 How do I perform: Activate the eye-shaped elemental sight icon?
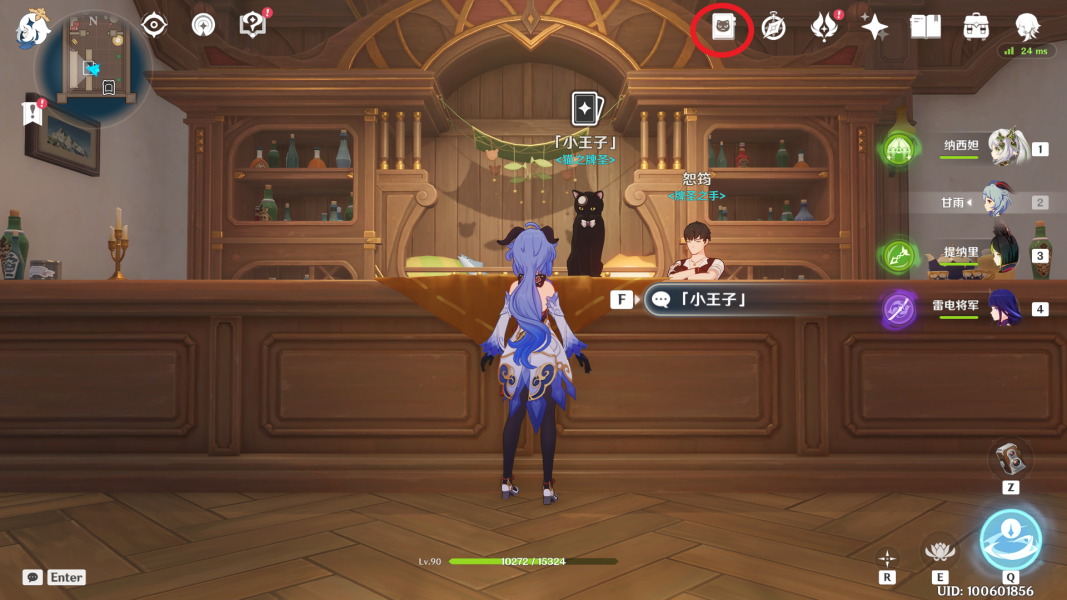tap(154, 25)
